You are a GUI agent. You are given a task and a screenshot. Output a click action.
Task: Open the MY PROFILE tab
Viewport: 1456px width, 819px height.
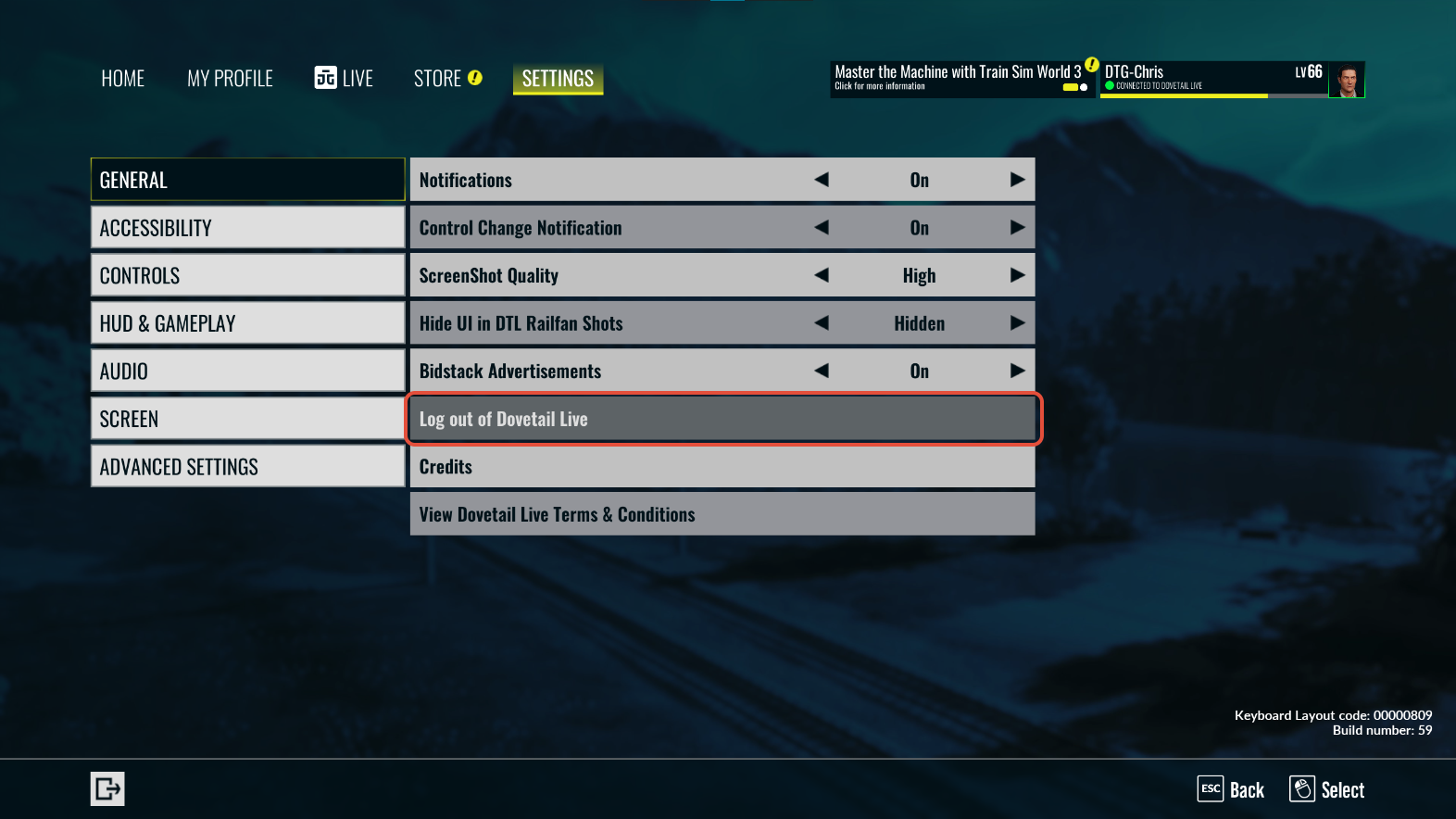point(230,79)
